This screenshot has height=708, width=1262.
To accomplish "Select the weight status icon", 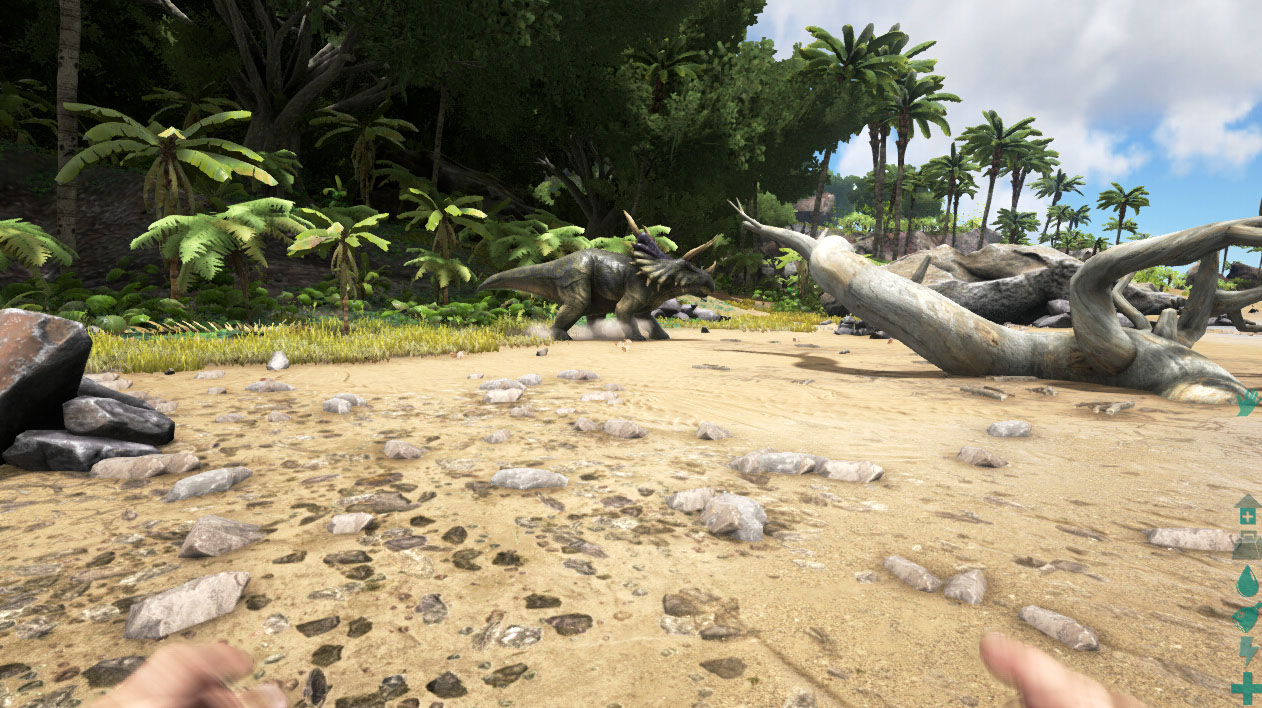I will pyautogui.click(x=1247, y=546).
